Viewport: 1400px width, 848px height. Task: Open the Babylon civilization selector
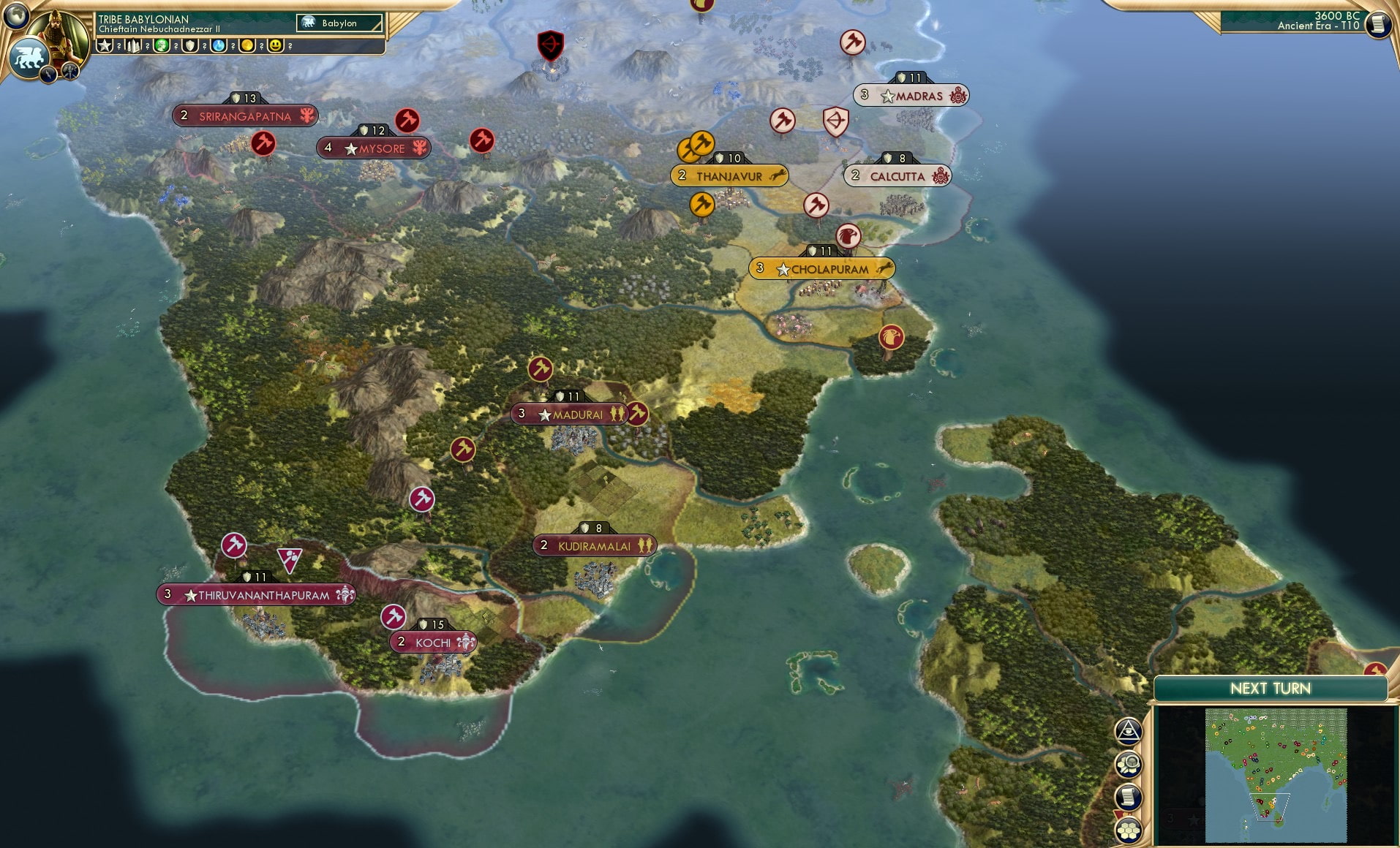click(339, 23)
